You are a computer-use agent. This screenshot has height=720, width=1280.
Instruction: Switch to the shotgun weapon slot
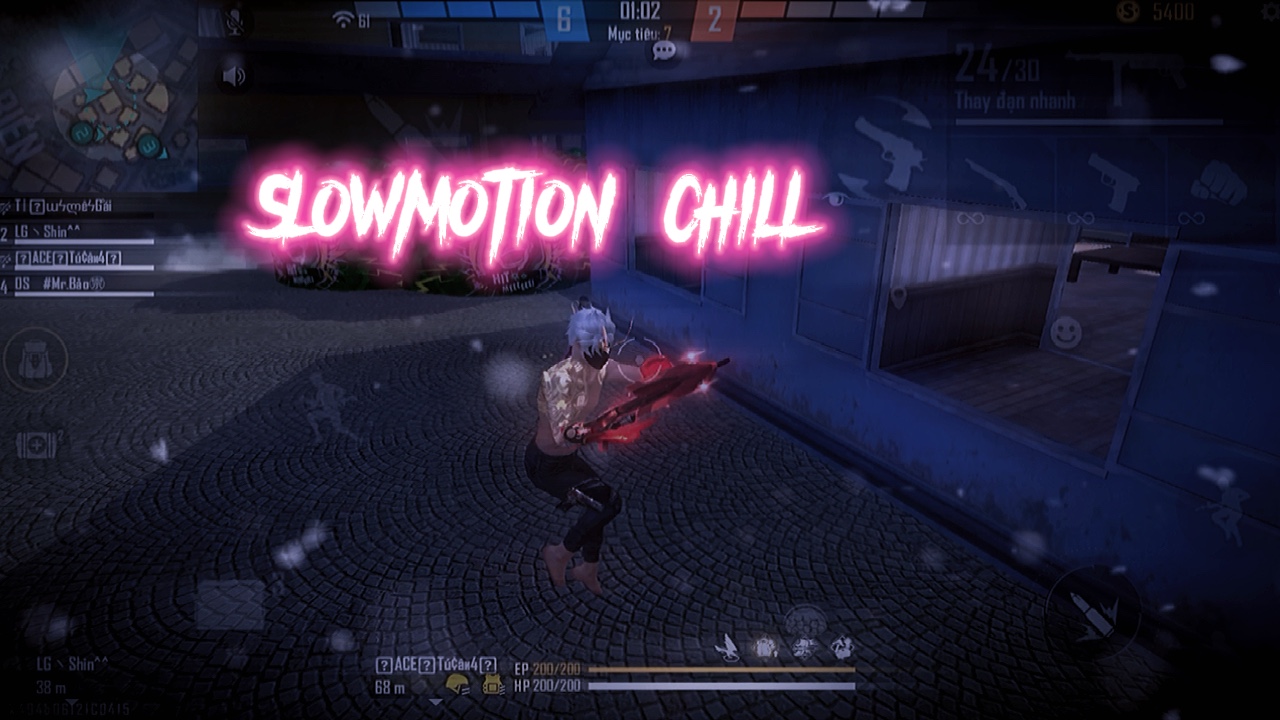pos(995,183)
